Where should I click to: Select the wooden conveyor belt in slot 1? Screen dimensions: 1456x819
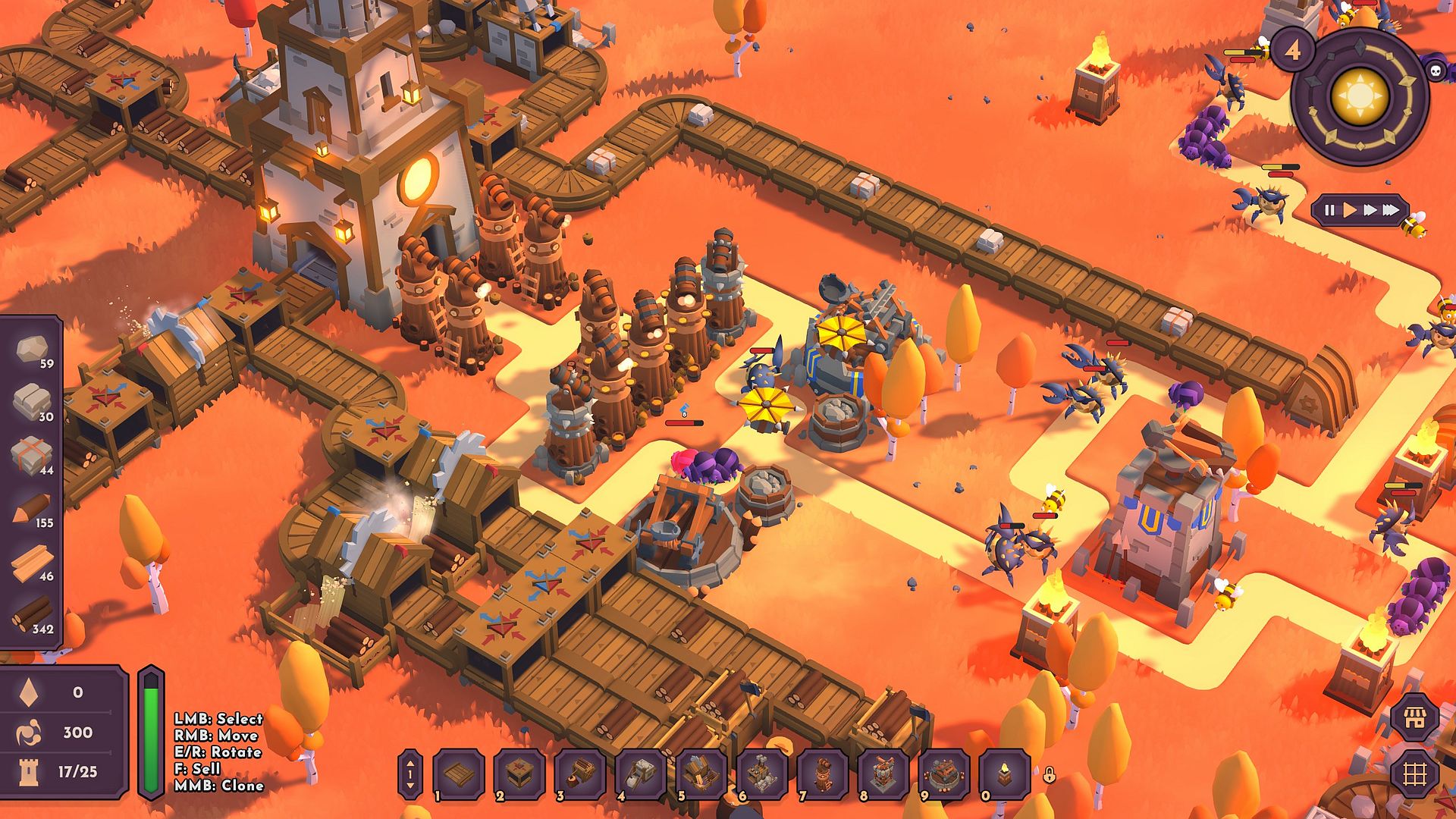click(x=459, y=774)
